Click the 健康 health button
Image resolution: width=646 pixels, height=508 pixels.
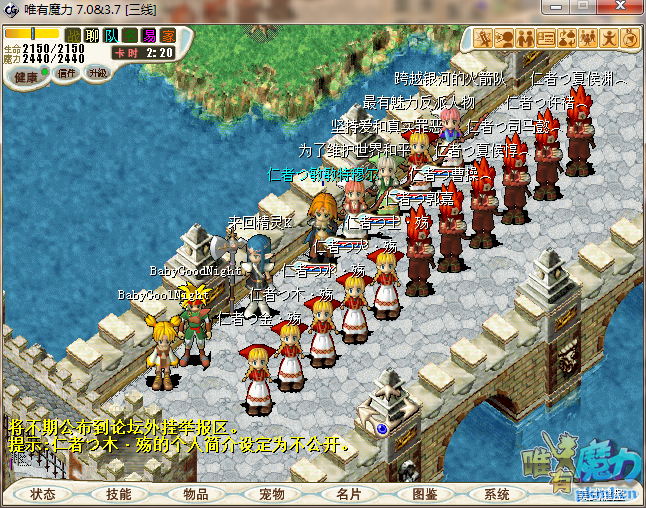click(x=27, y=77)
